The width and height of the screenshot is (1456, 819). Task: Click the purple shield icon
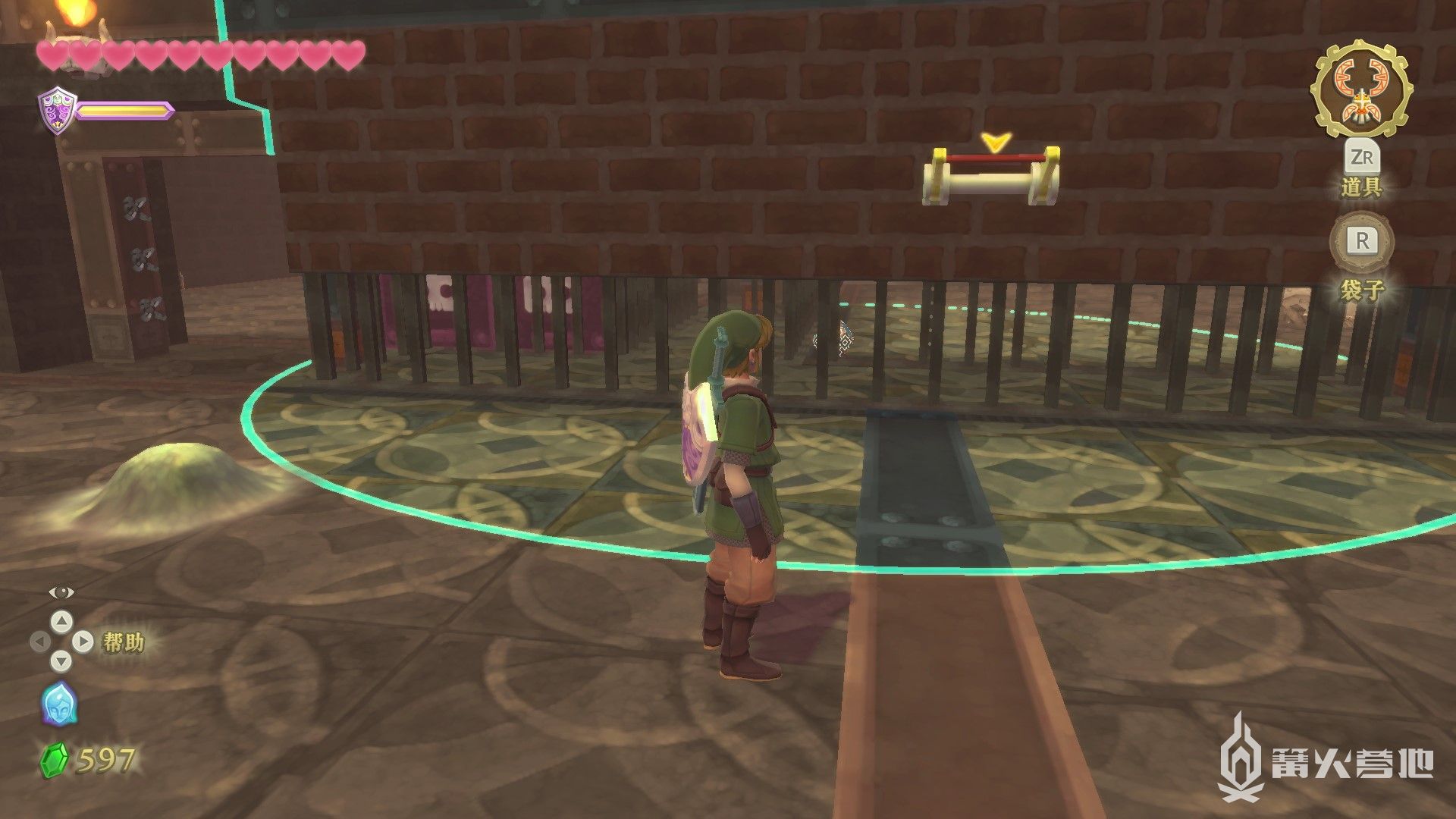[55, 110]
